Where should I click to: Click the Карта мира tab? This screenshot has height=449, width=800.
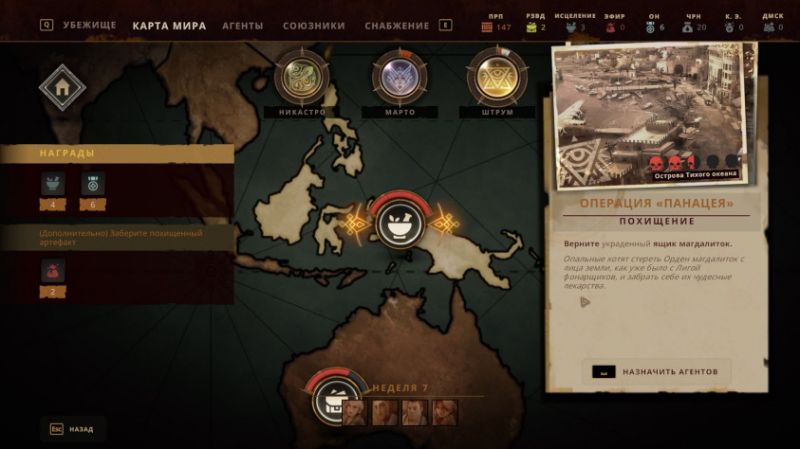pos(169,25)
